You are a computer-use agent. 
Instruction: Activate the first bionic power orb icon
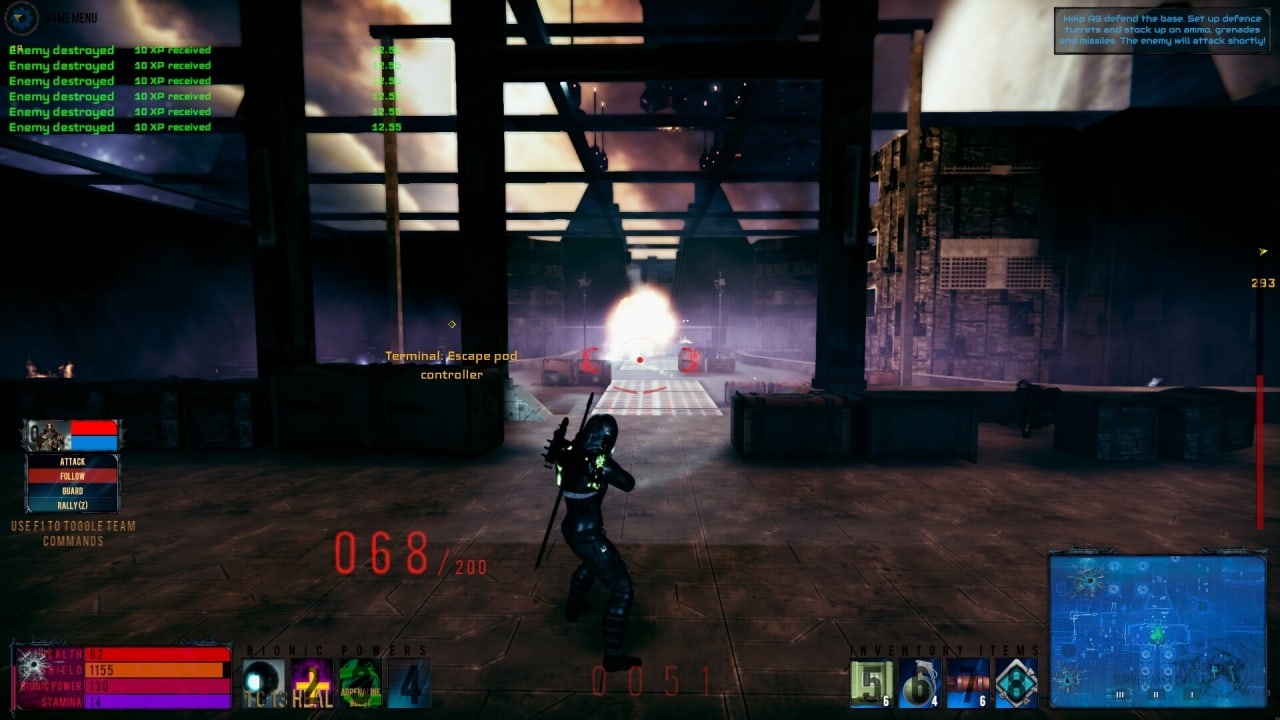(263, 684)
